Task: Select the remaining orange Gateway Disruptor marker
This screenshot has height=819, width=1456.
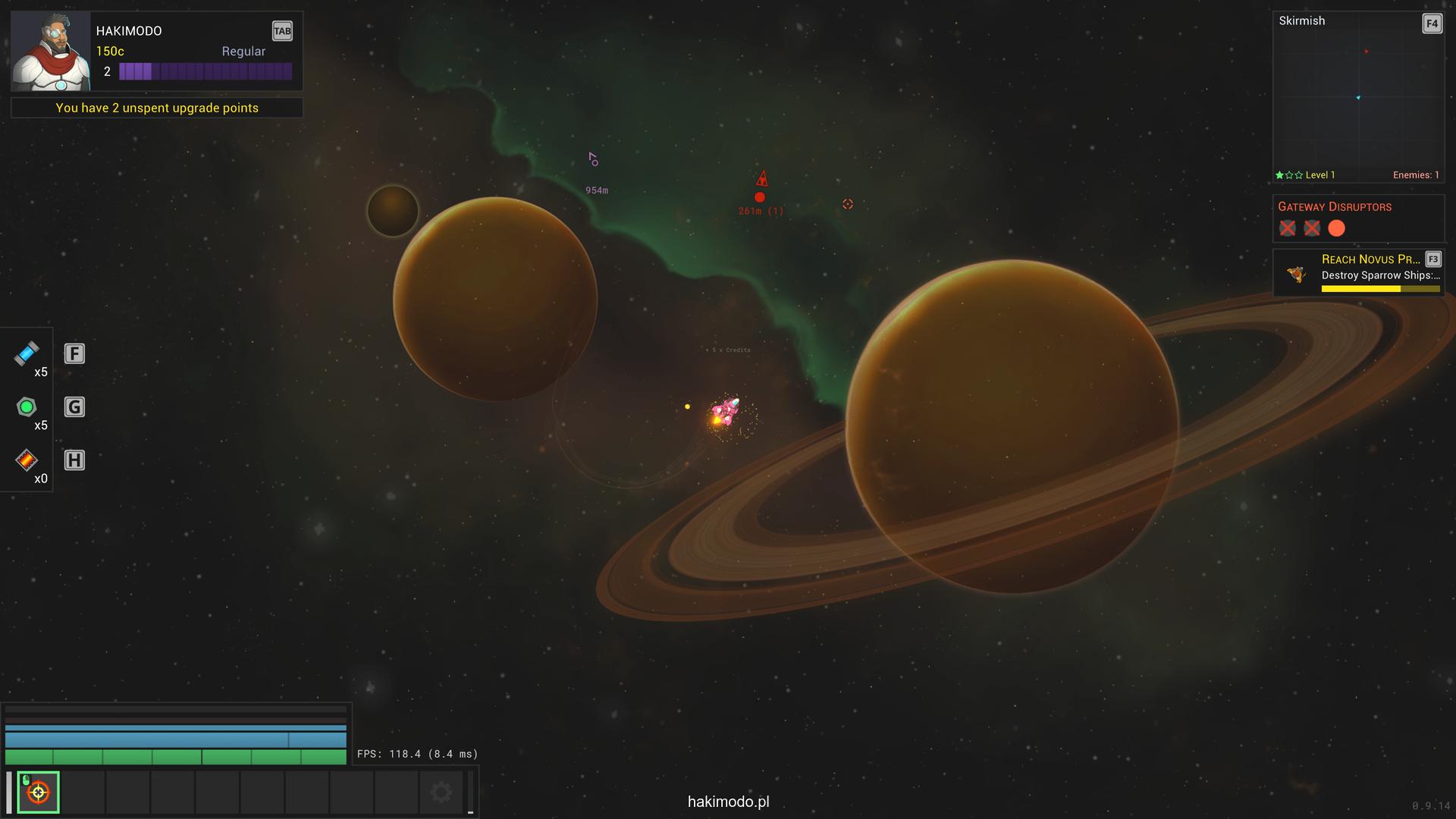Action: point(1336,228)
